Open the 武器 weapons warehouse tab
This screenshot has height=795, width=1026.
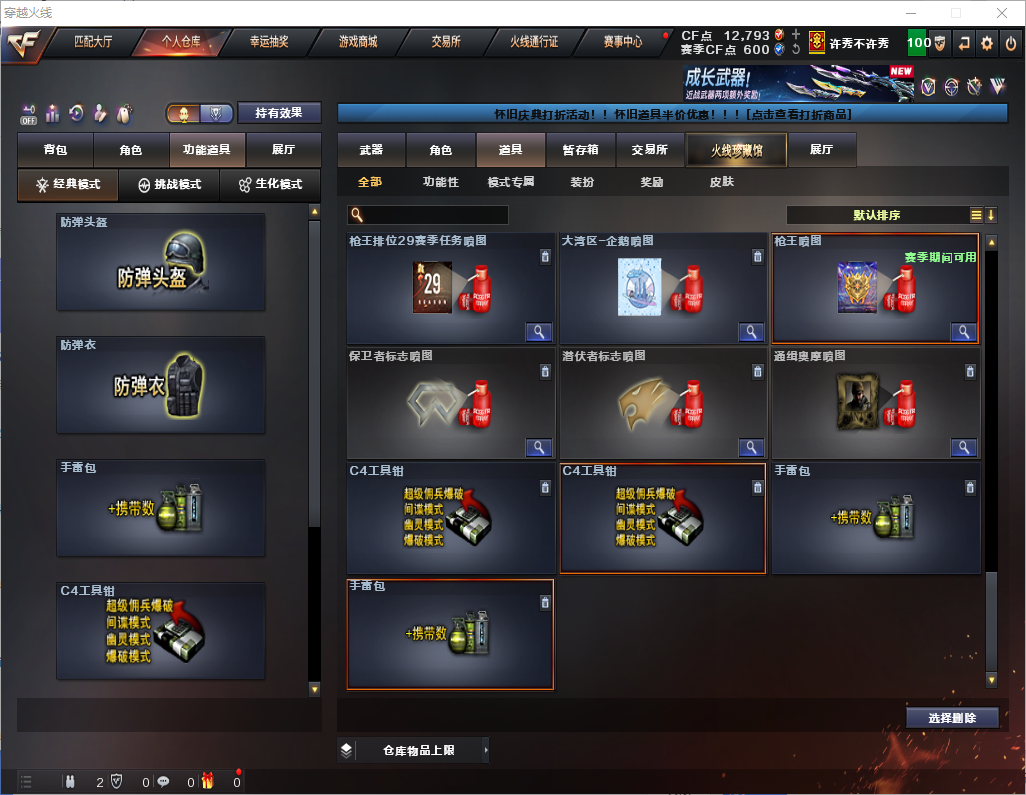coord(371,150)
